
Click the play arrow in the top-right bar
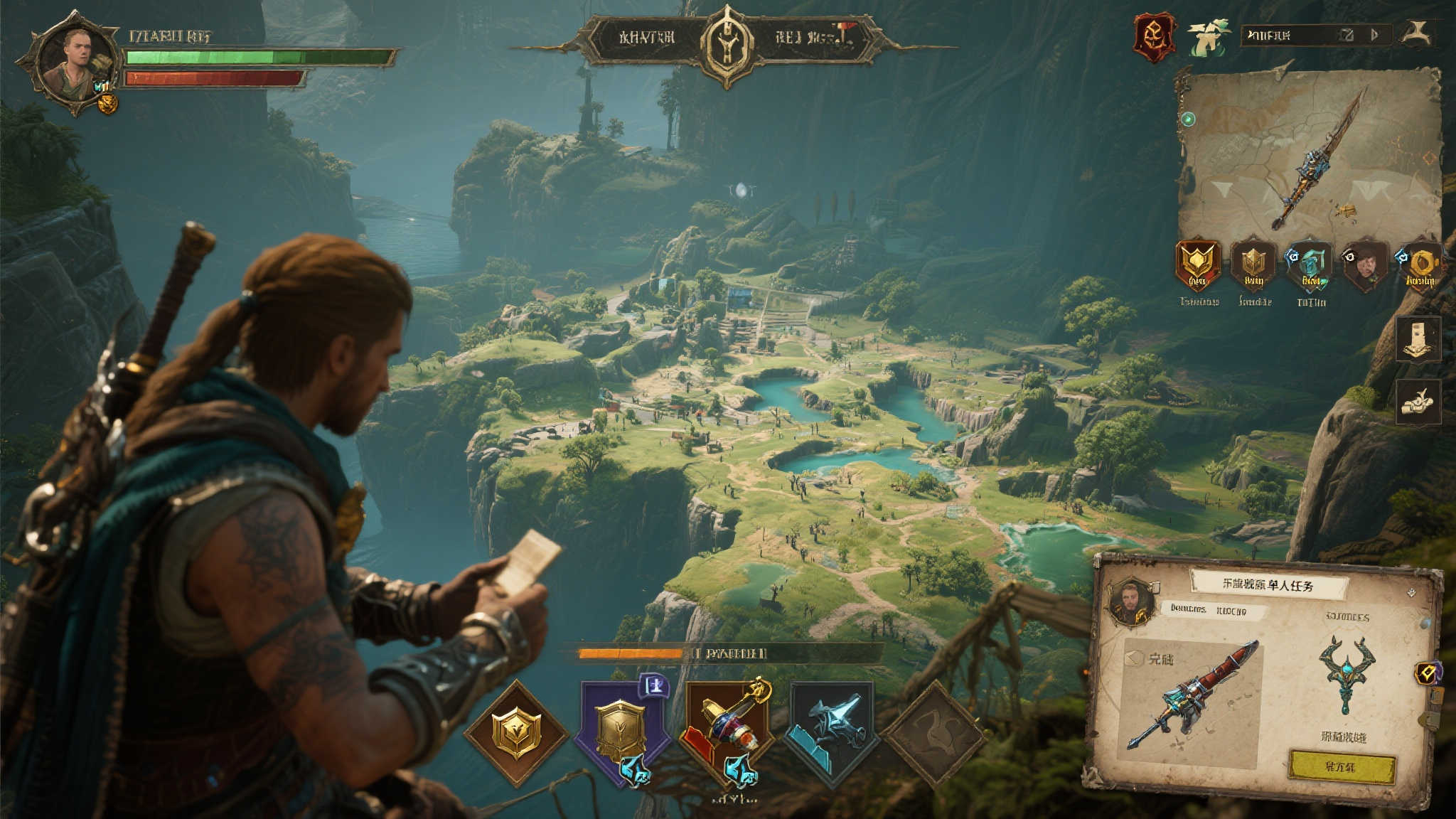tap(1374, 34)
